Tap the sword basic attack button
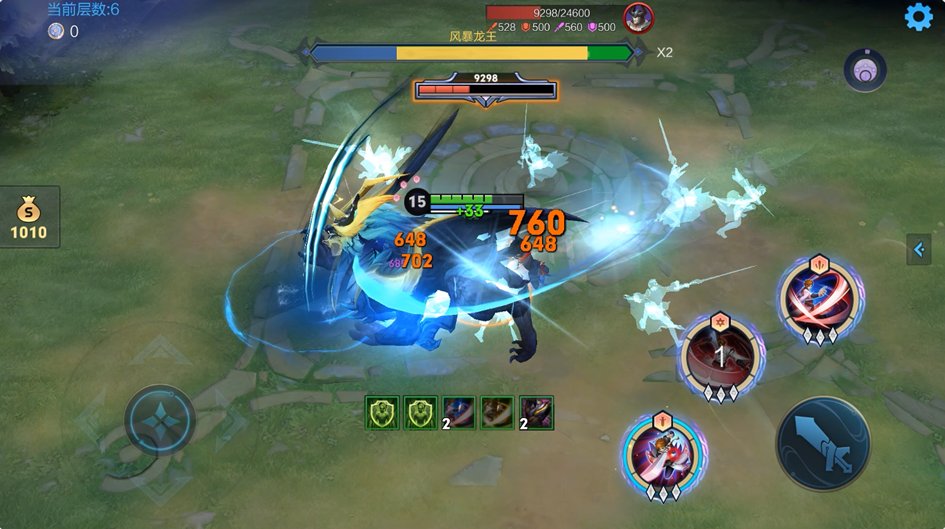 coord(823,443)
